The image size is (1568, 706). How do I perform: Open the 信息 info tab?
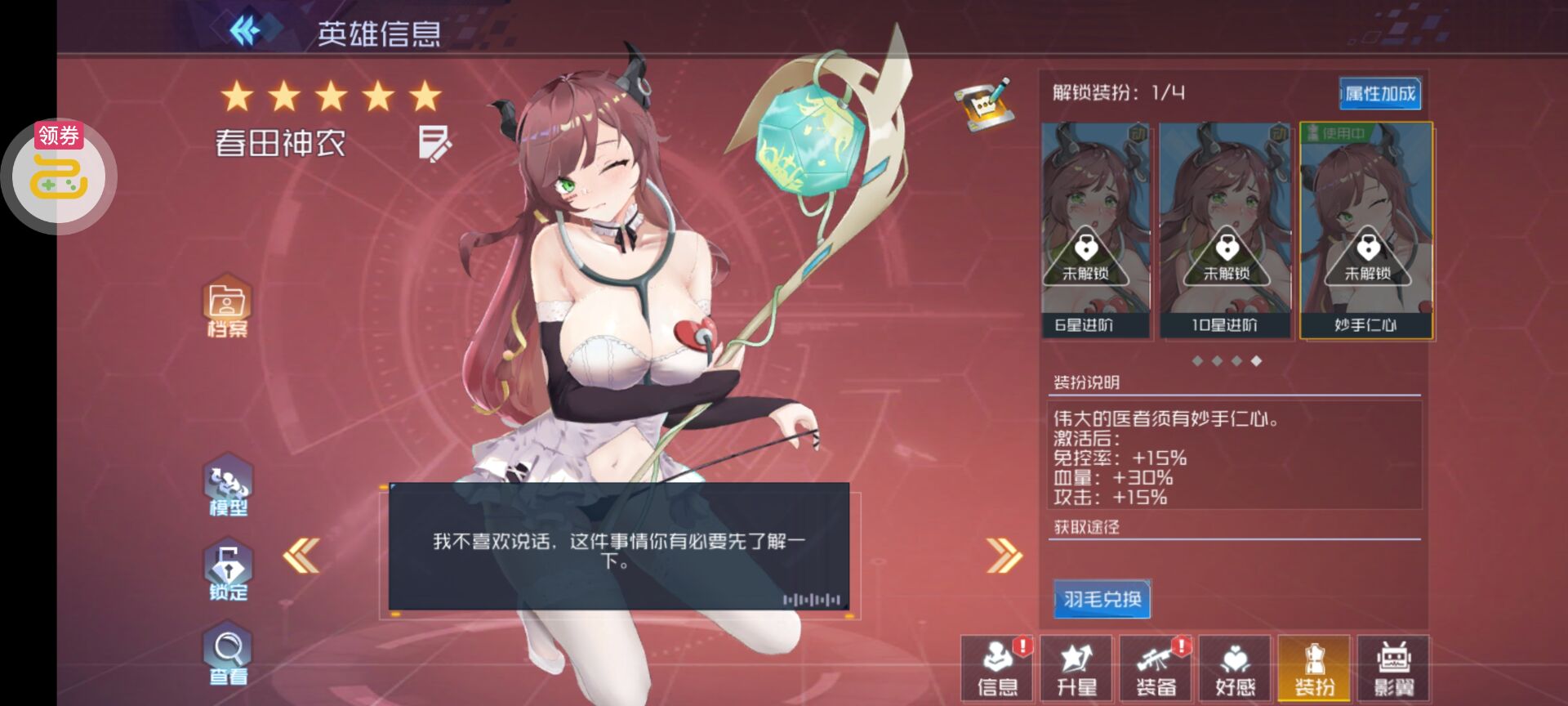tap(996, 670)
